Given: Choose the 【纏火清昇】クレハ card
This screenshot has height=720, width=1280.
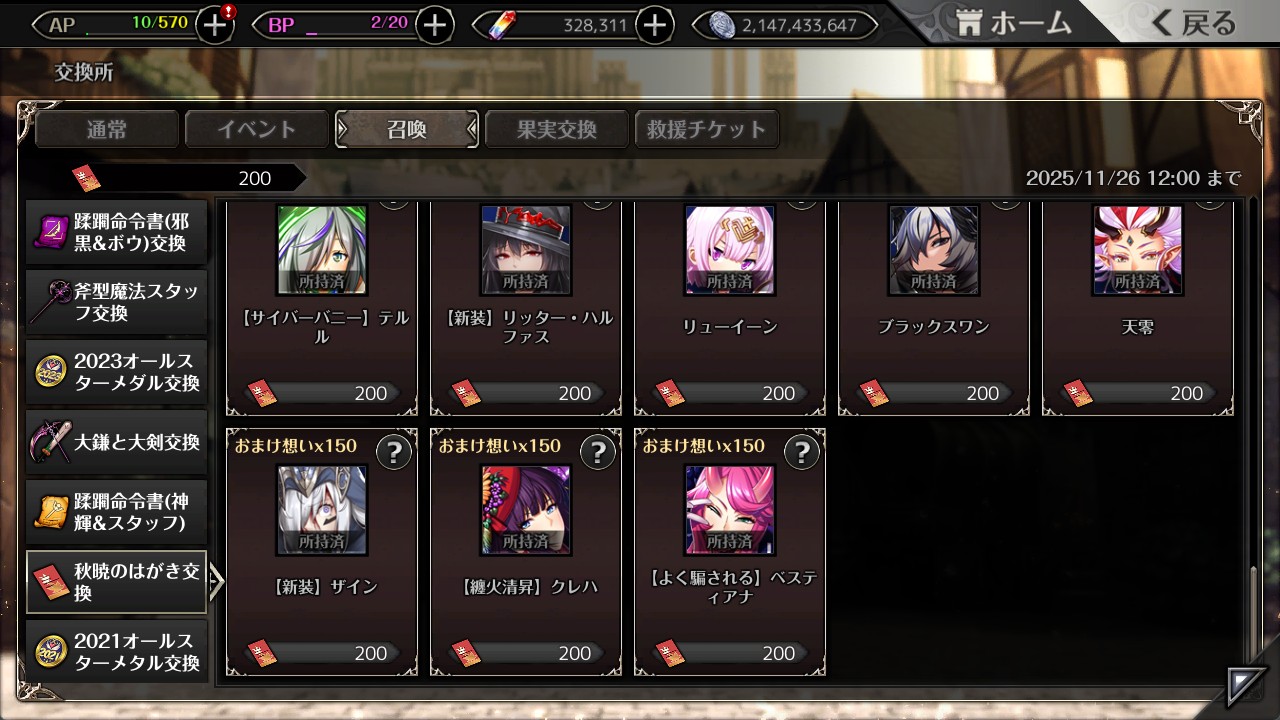Looking at the screenshot, I should [x=526, y=552].
